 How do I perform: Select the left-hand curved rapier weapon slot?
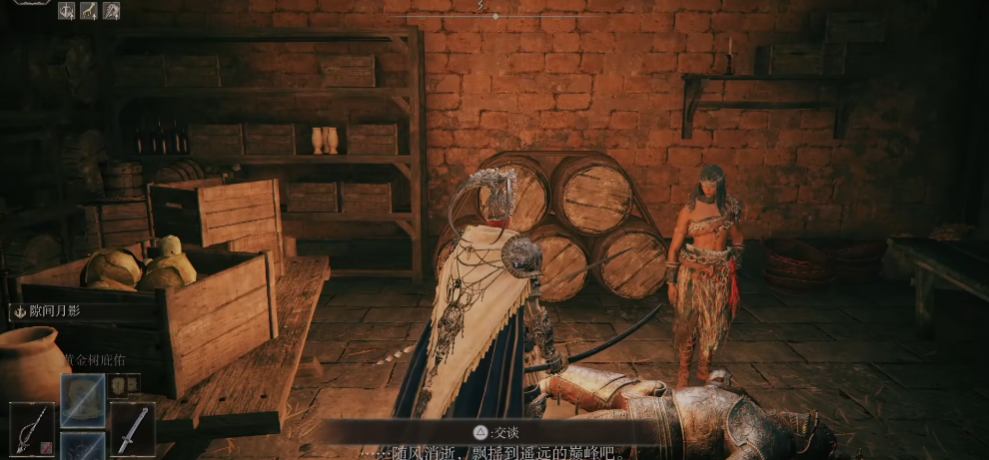pos(30,429)
